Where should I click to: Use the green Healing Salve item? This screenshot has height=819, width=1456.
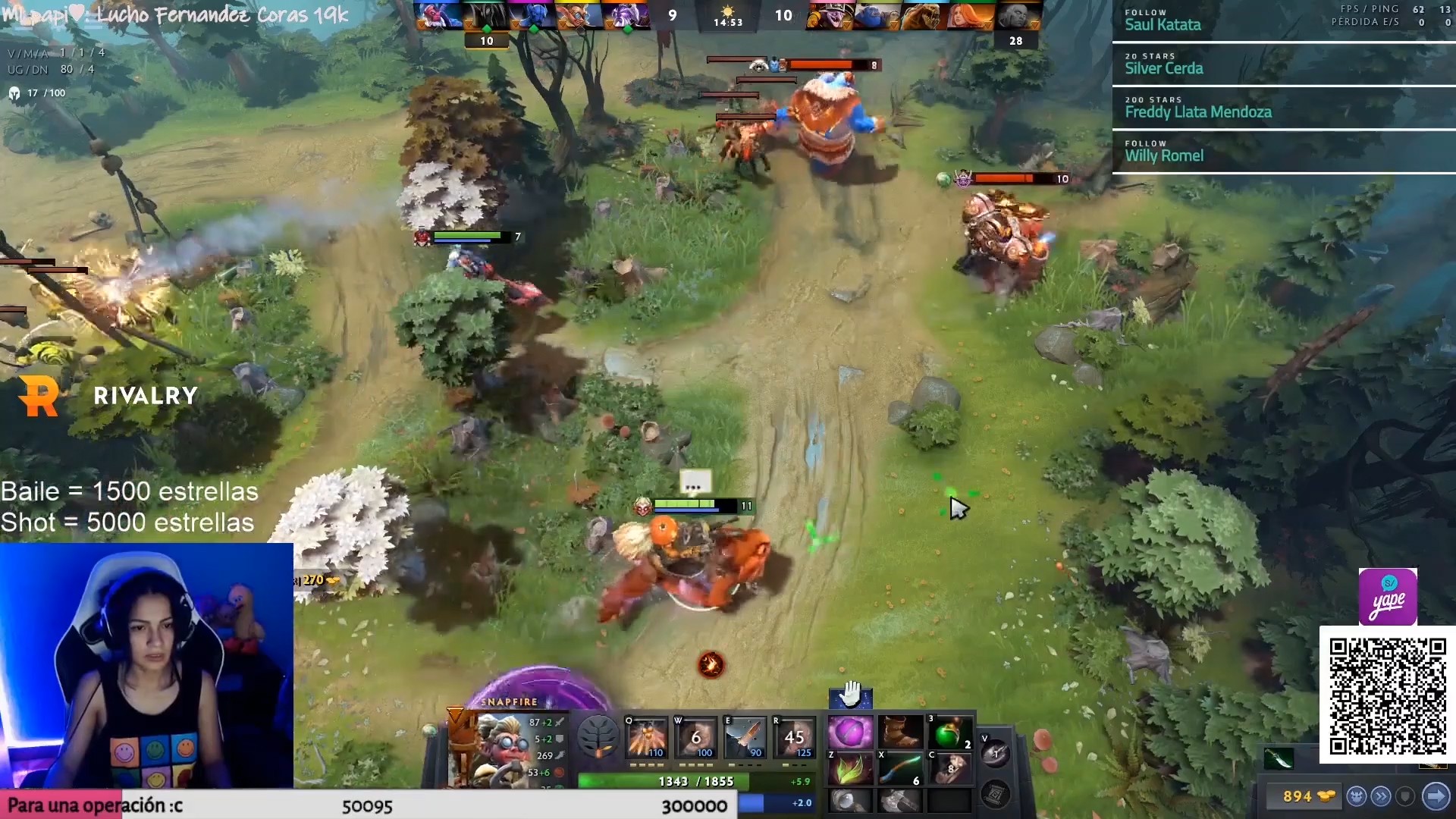coord(949,733)
